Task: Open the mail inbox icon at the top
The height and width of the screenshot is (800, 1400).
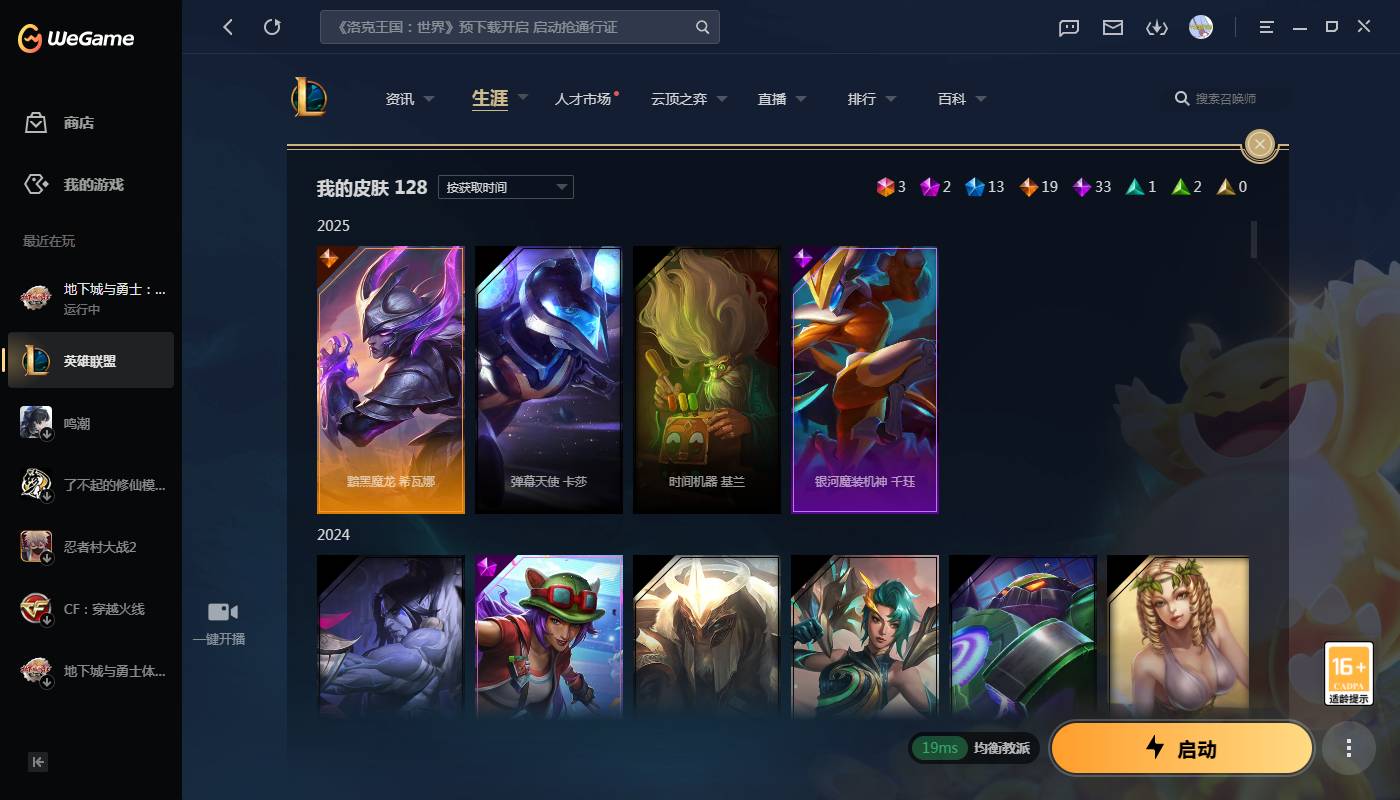Action: tap(1112, 27)
